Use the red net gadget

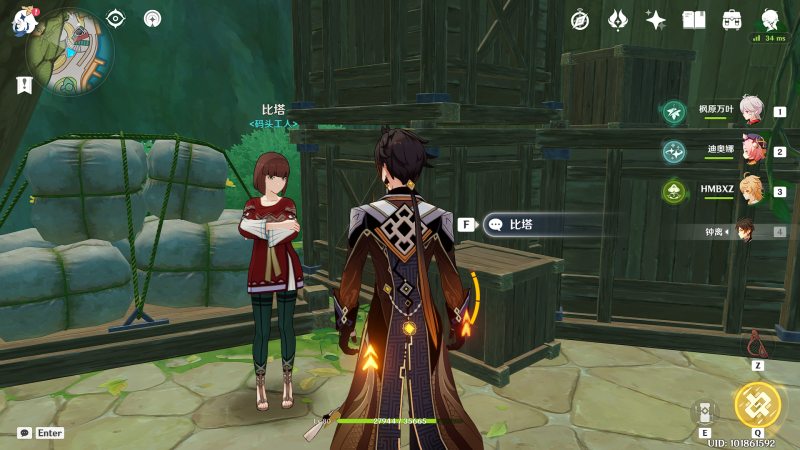(757, 345)
